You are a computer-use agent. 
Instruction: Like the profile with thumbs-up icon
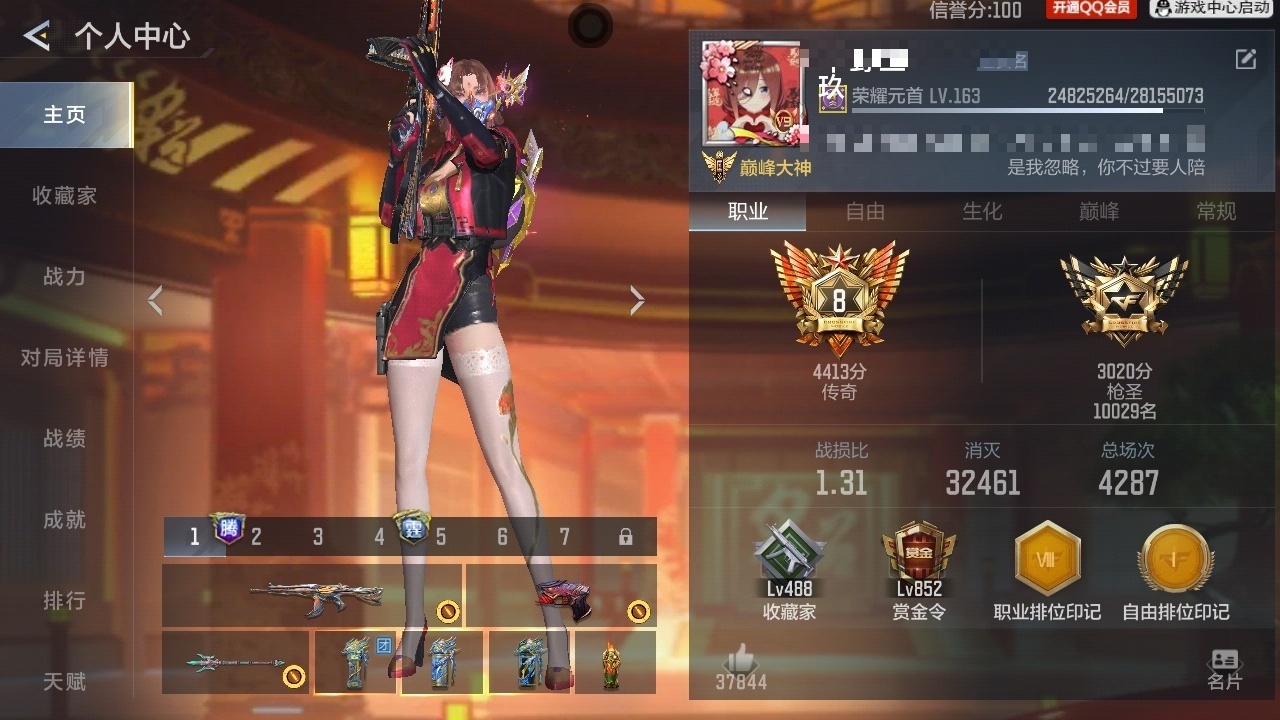741,660
